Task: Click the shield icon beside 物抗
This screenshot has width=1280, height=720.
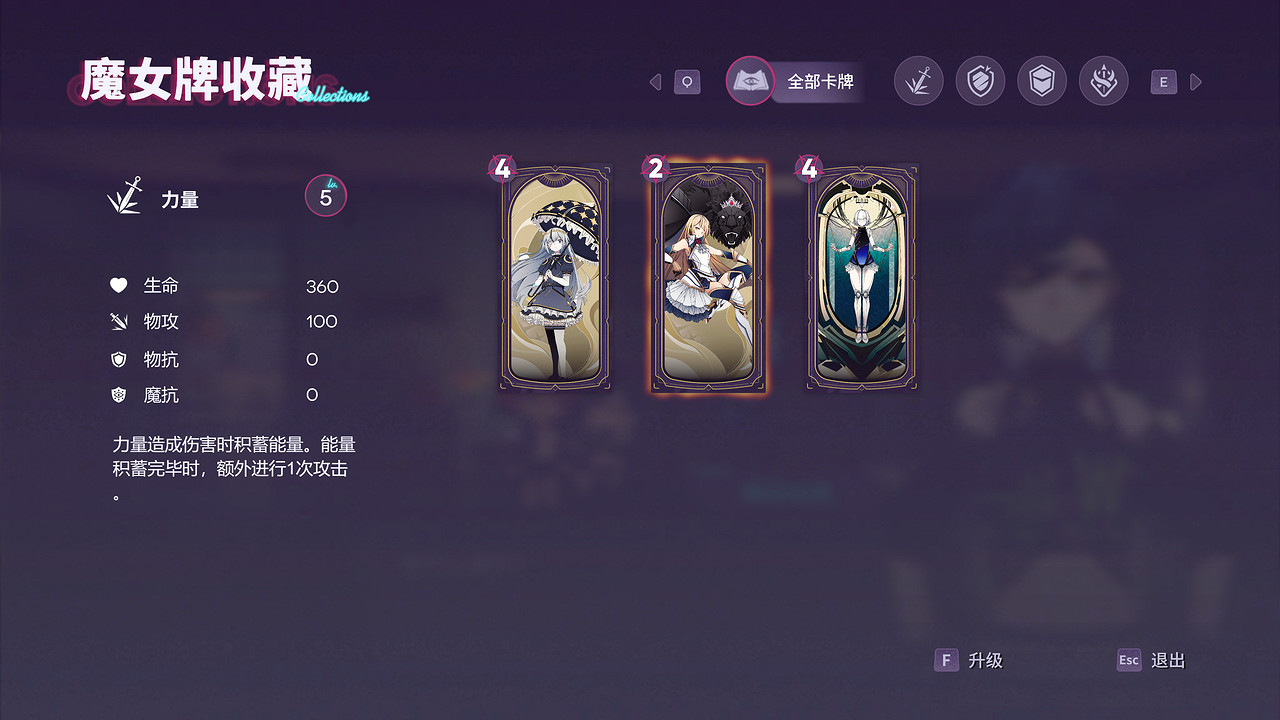Action: pos(119,358)
